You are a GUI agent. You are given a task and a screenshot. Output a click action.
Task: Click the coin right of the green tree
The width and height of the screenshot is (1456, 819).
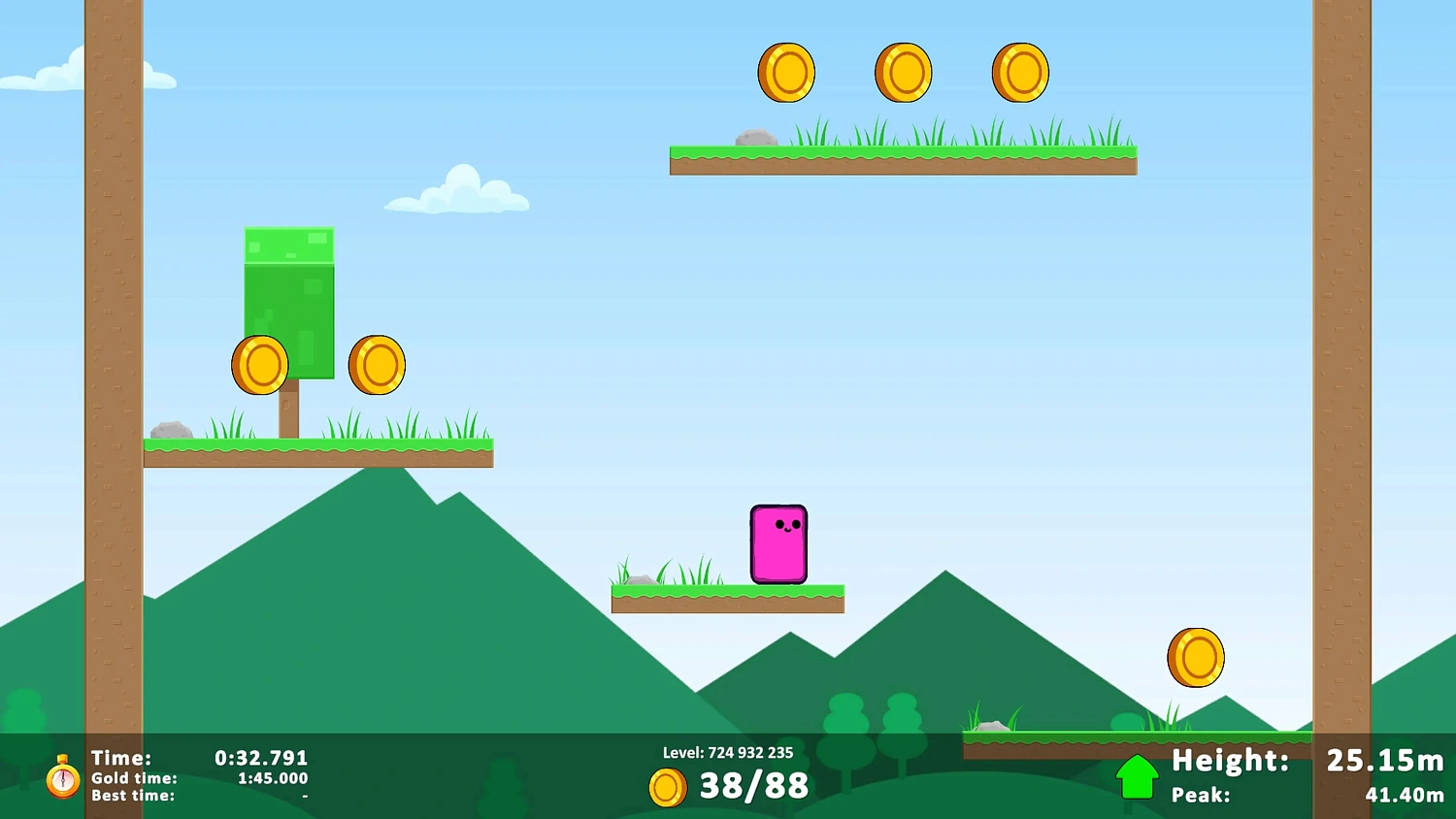point(376,366)
